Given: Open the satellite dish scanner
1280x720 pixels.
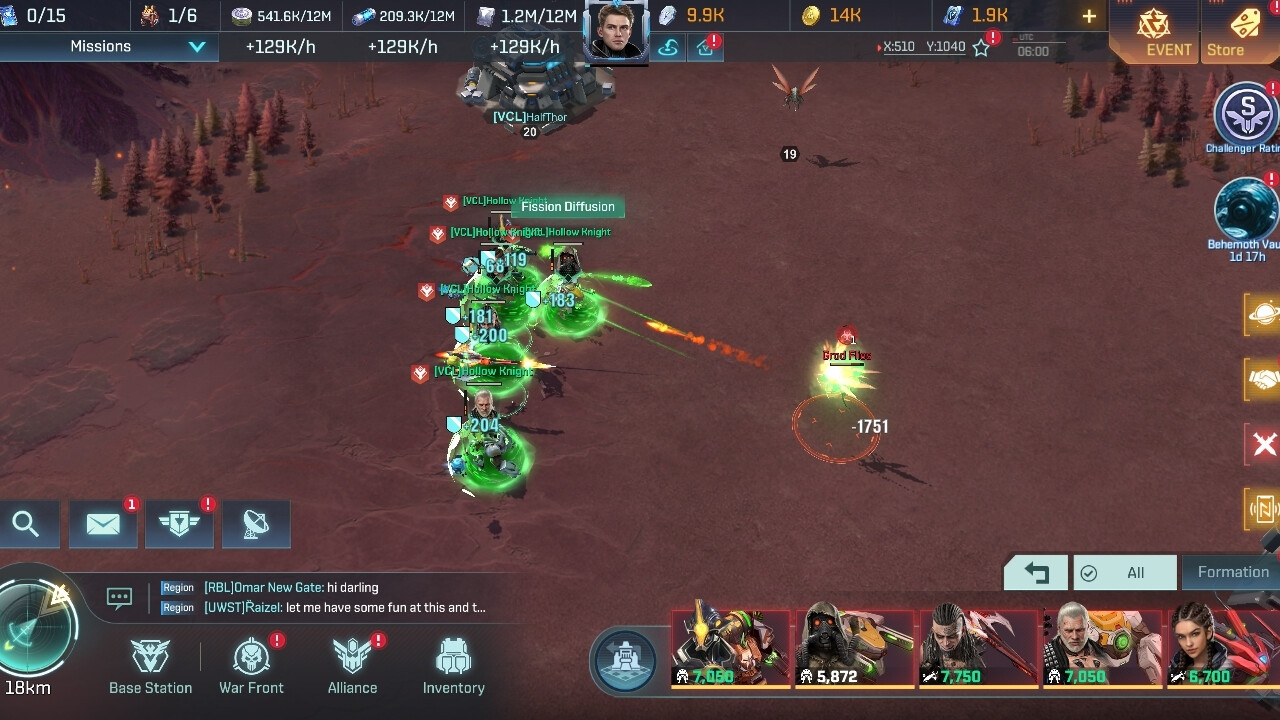Looking at the screenshot, I should [x=256, y=523].
